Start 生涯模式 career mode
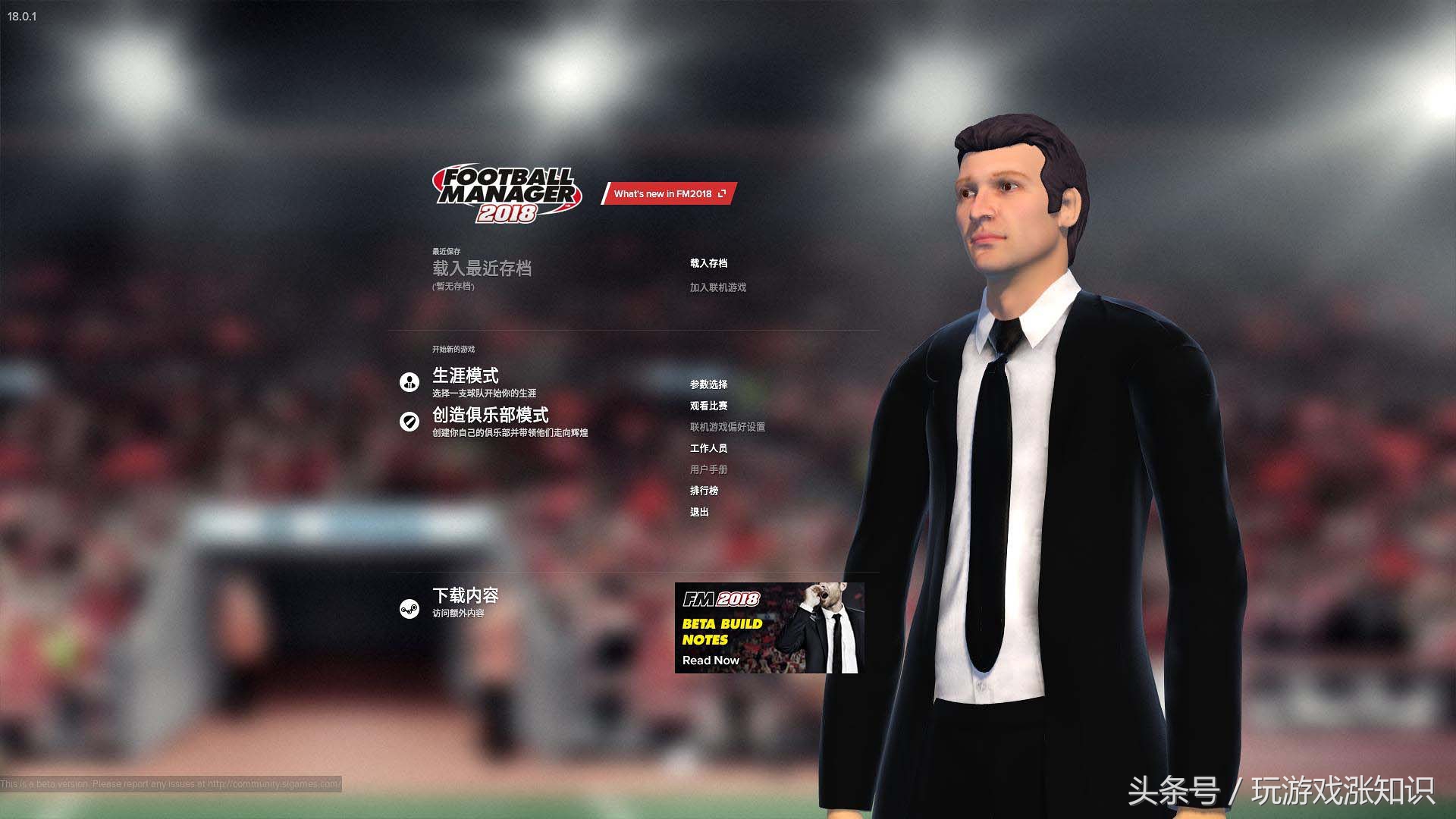 coord(466,376)
